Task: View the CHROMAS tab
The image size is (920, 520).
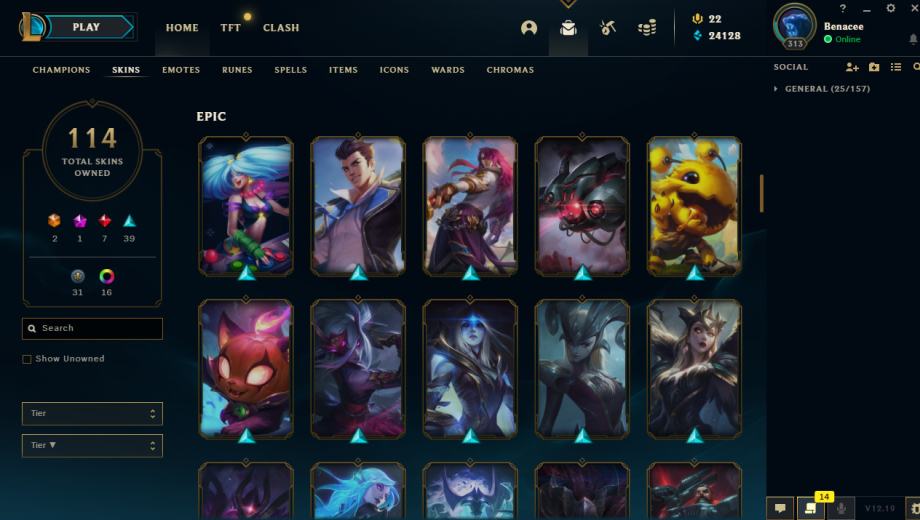Action: tap(510, 70)
